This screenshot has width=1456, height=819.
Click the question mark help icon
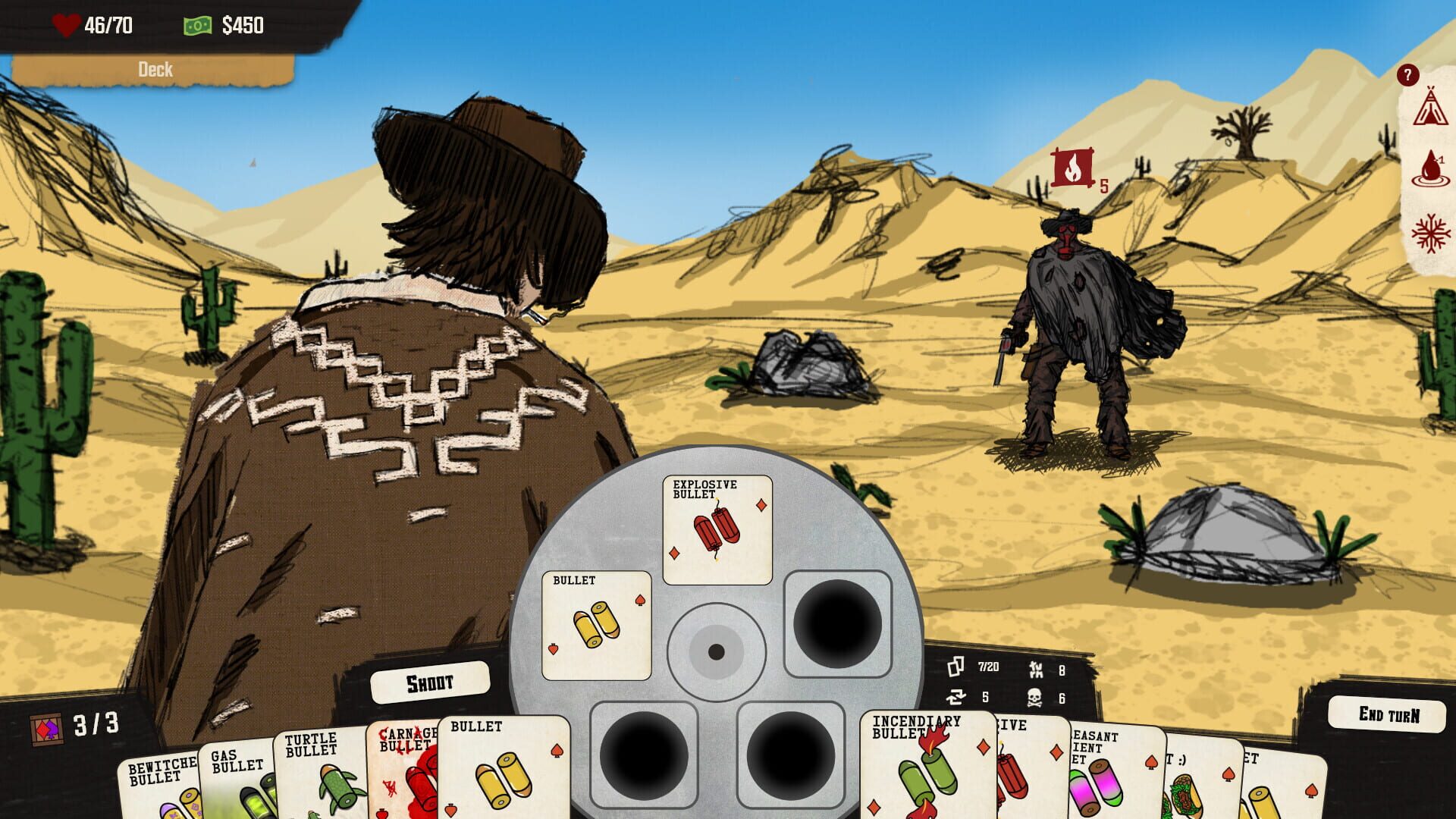click(x=1408, y=75)
